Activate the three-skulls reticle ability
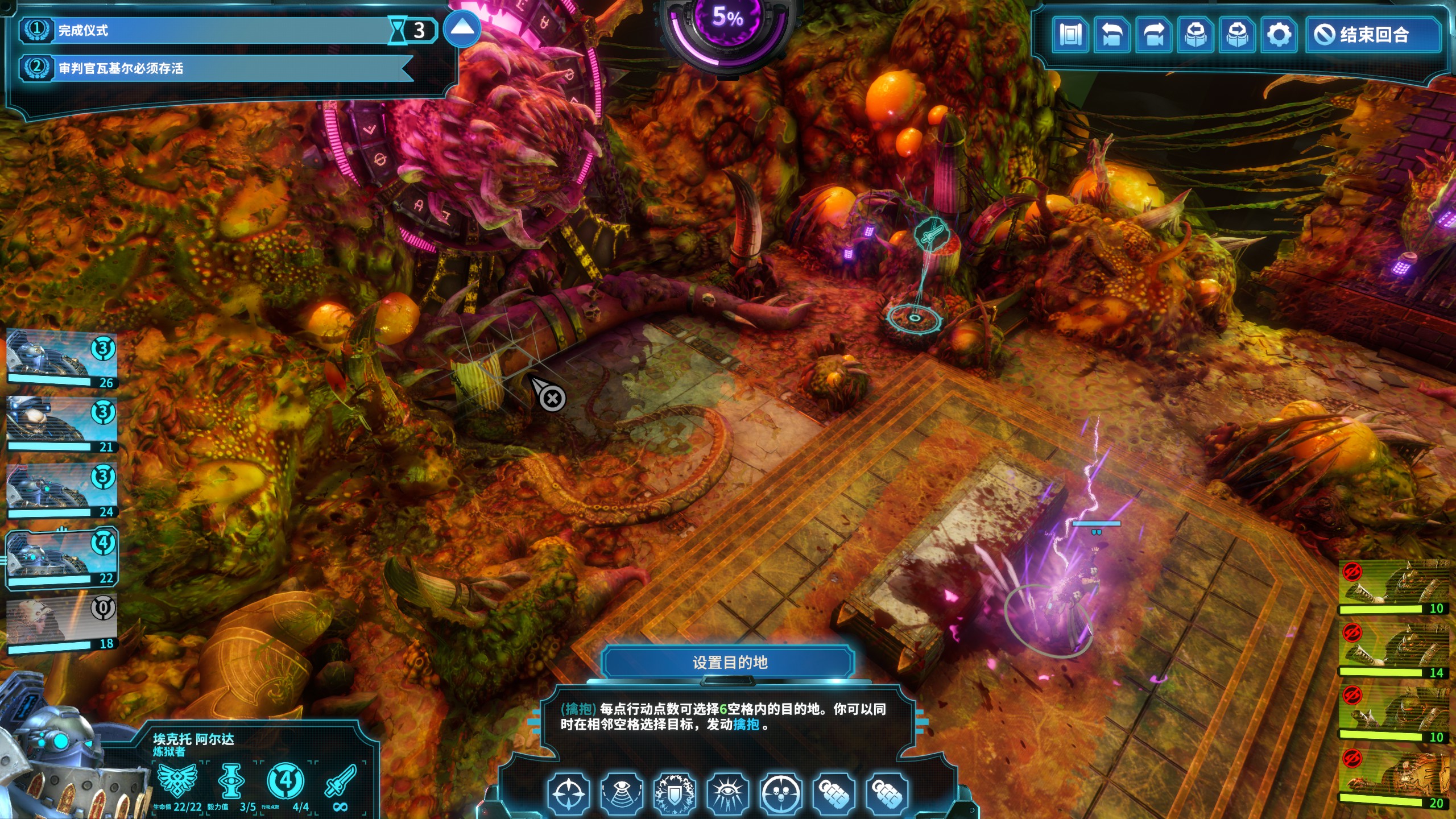 click(x=780, y=793)
